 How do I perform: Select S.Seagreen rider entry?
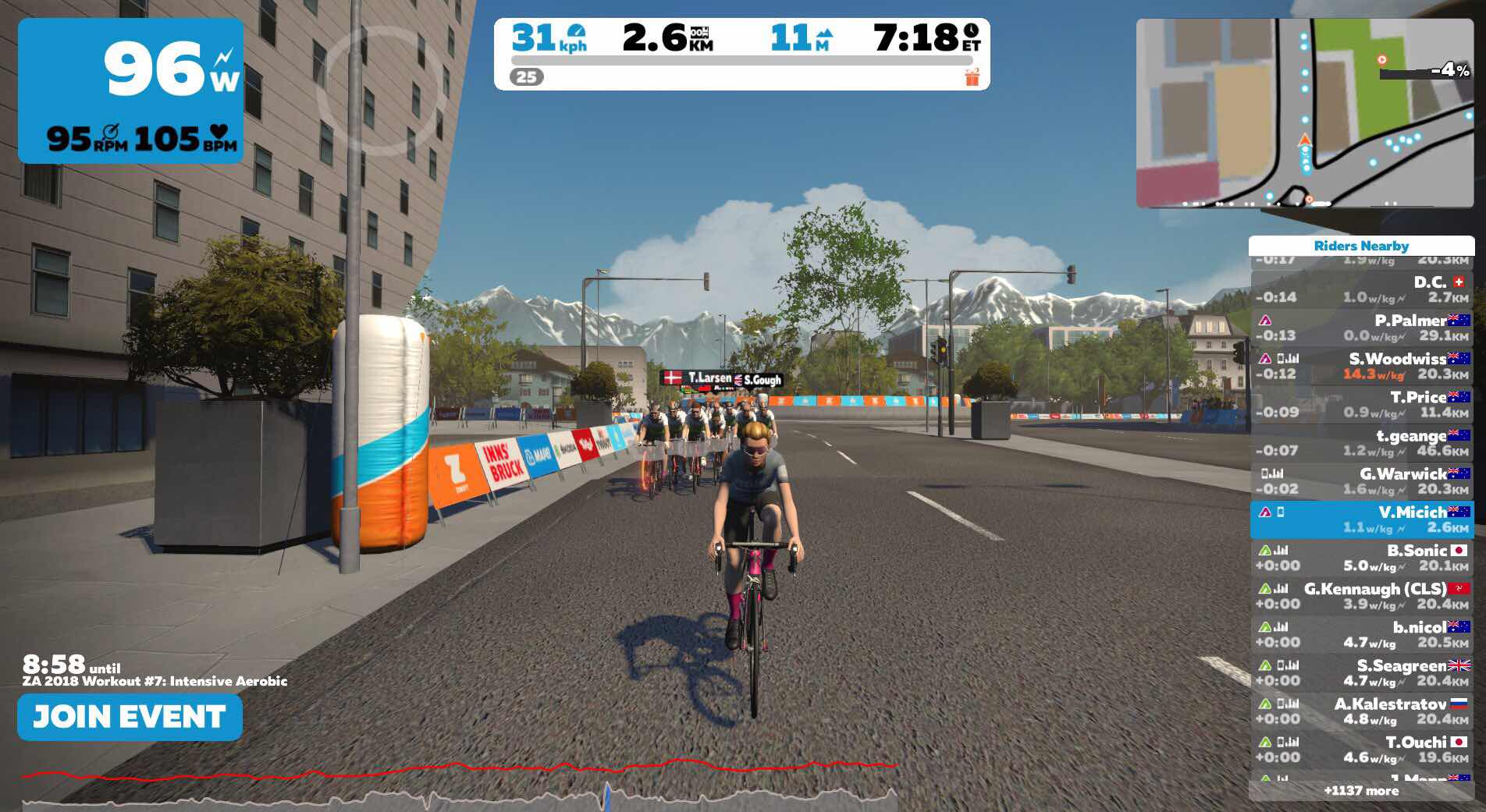pyautogui.click(x=1361, y=672)
